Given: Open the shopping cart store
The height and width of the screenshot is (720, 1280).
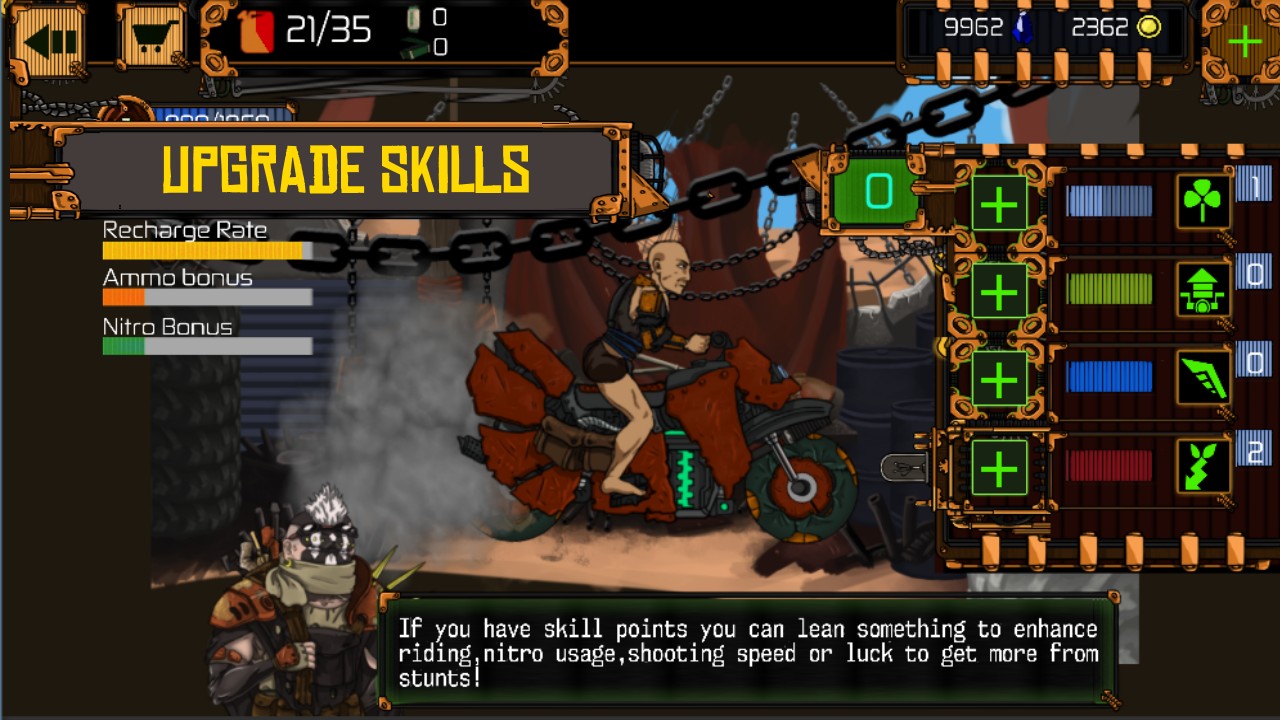Looking at the screenshot, I should (x=151, y=42).
